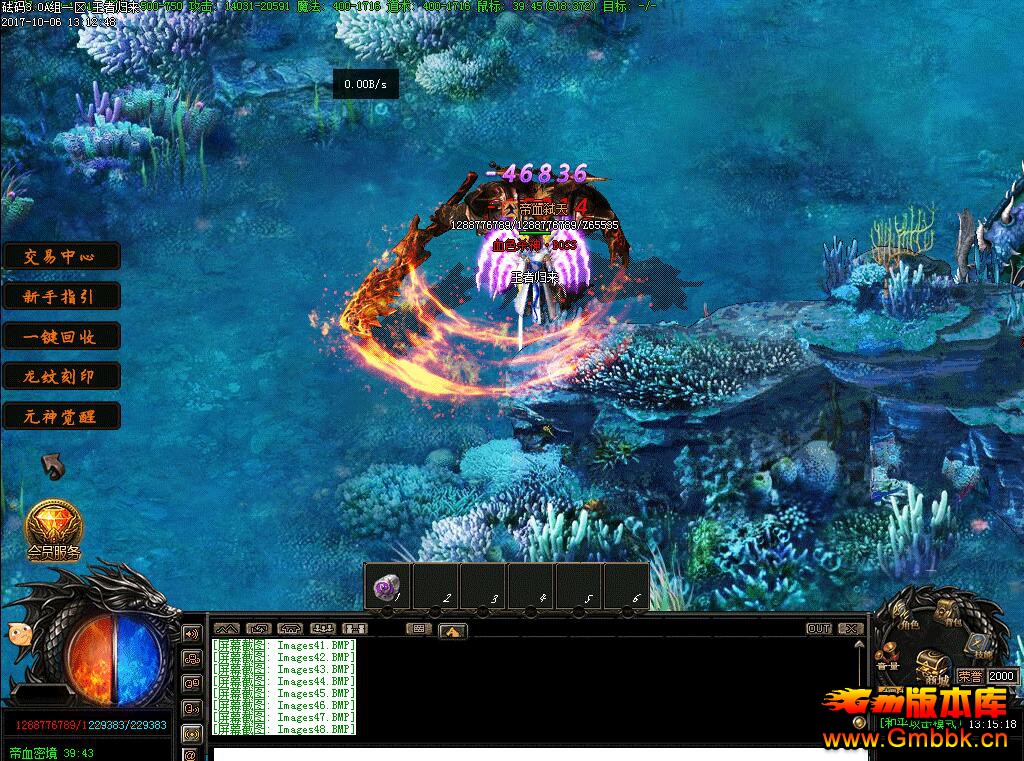Close the chat panel with the X button
This screenshot has width=1024, height=761.
point(851,629)
